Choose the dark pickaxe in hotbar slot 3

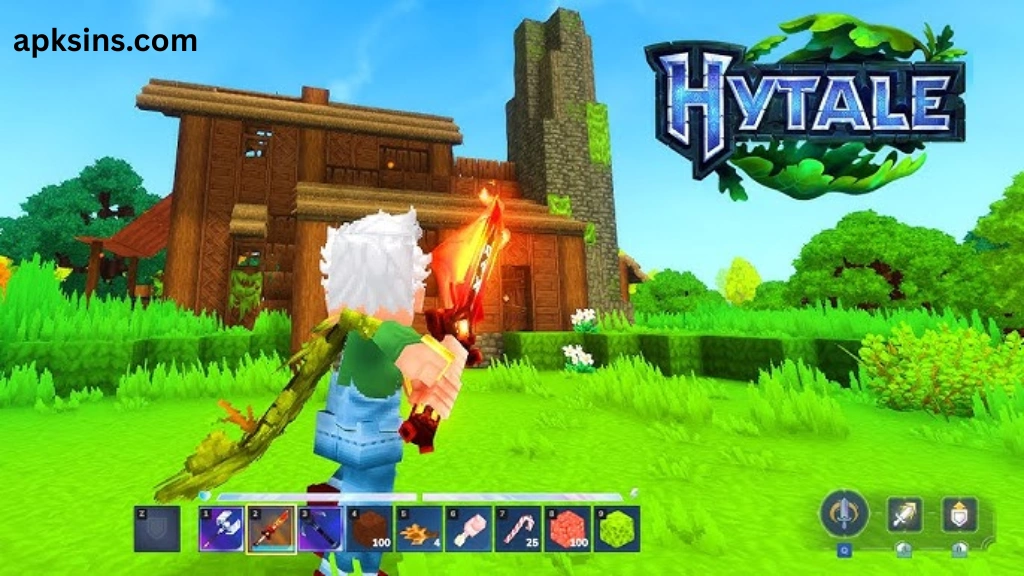pyautogui.click(x=320, y=529)
